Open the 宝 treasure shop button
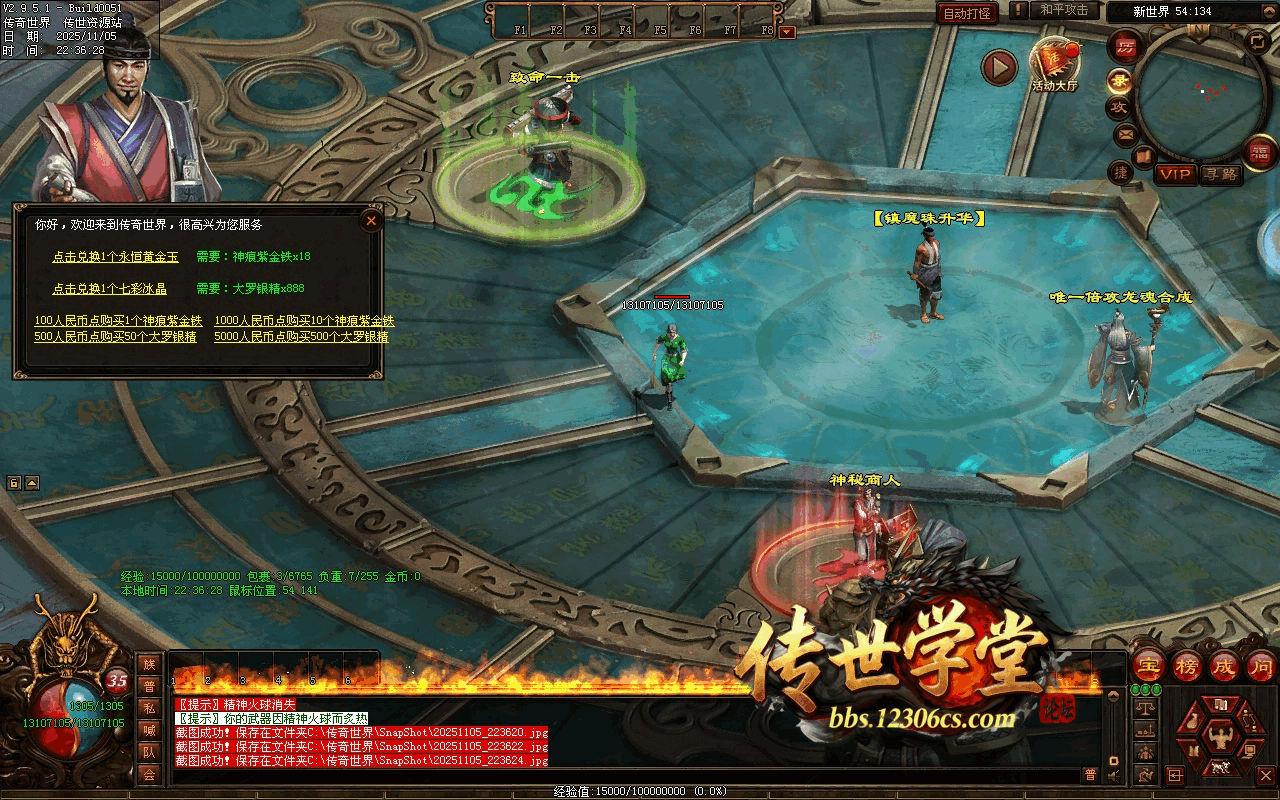Viewport: 1280px width, 800px height. (x=1149, y=665)
